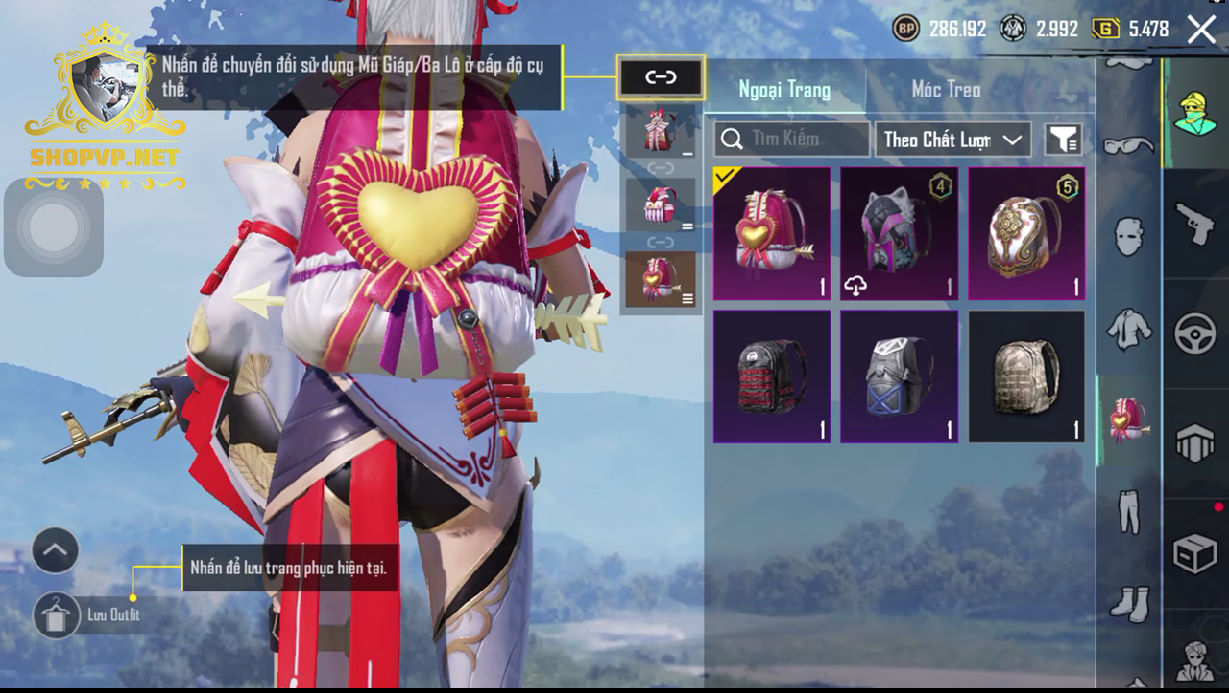Image resolution: width=1229 pixels, height=693 pixels.
Task: Click the Tìm Kiếm search field
Action: (791, 139)
